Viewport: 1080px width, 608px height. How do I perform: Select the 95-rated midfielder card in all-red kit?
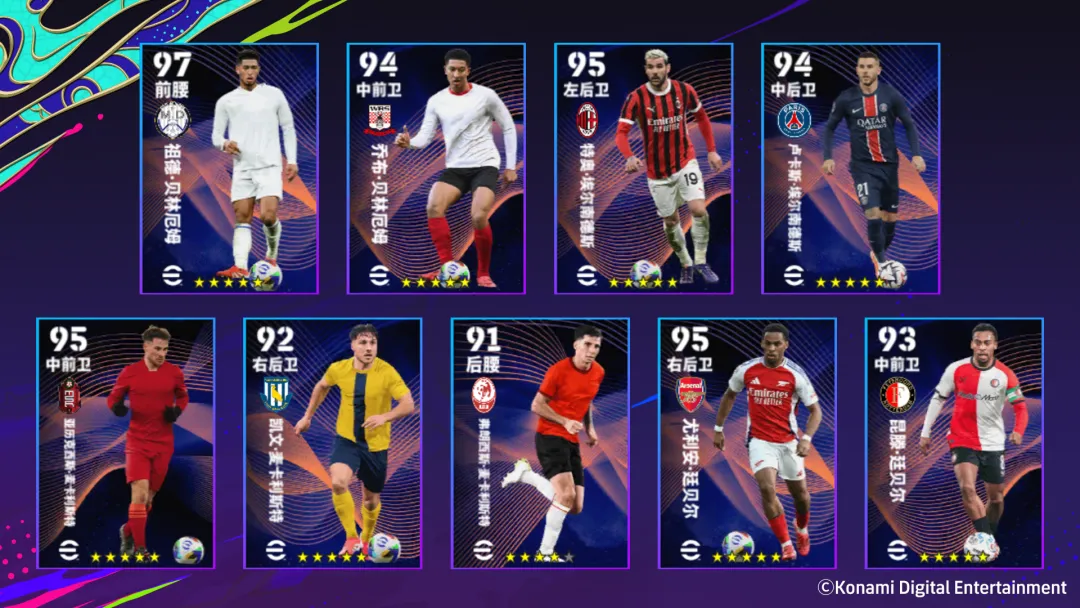(126, 443)
